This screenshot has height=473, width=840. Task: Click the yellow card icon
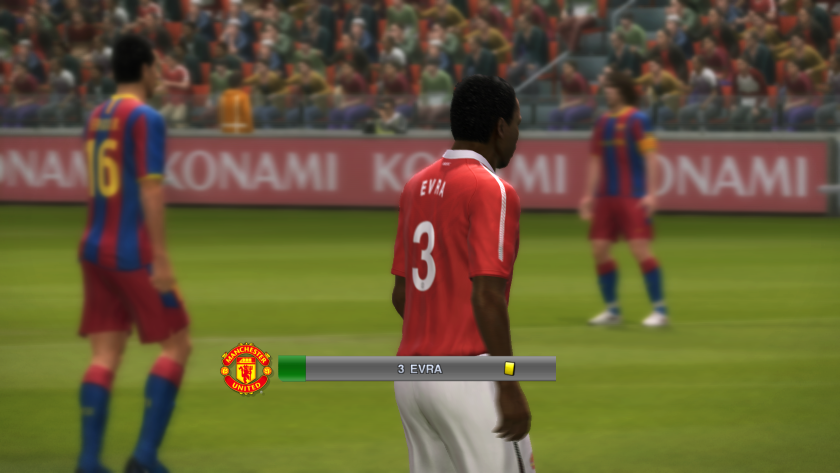[509, 369]
